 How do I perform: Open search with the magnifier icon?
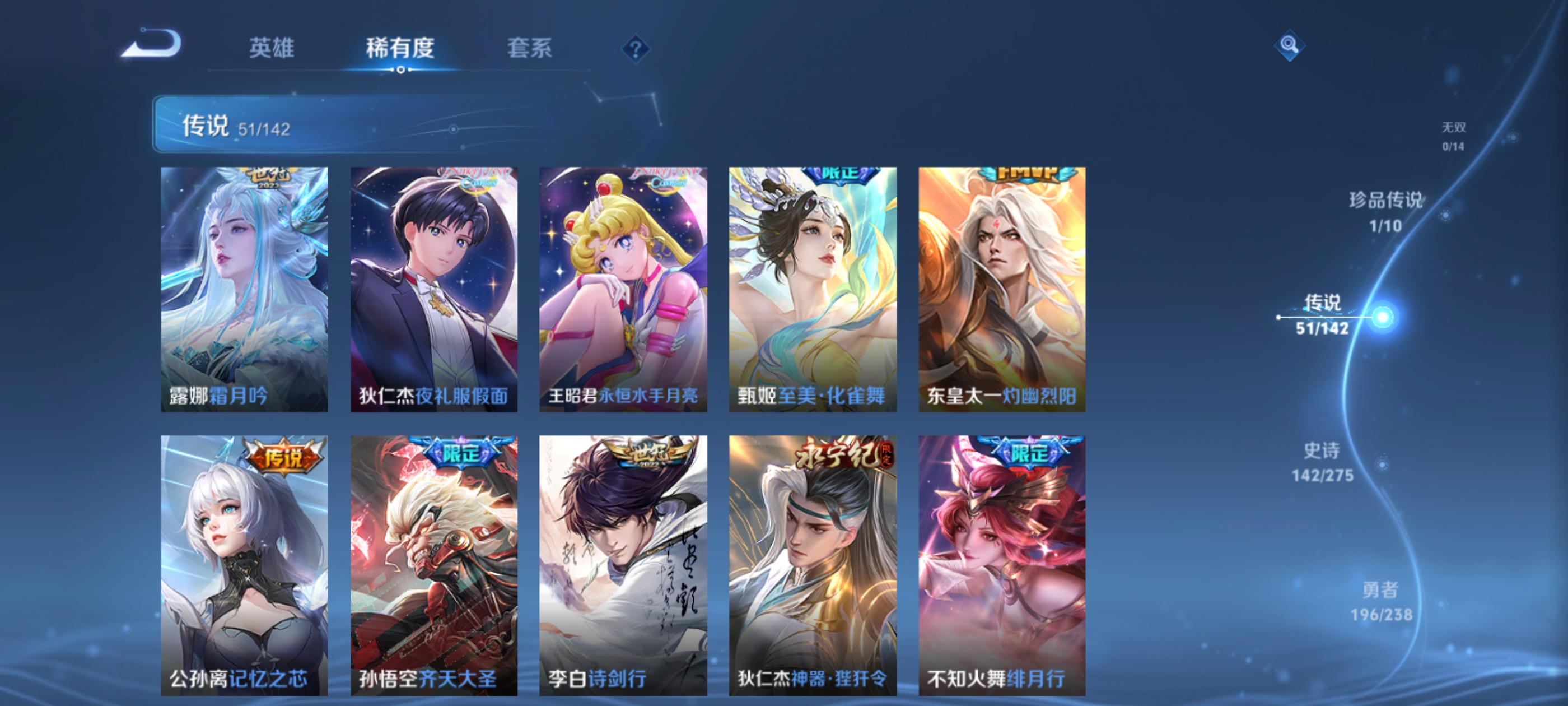(1290, 46)
